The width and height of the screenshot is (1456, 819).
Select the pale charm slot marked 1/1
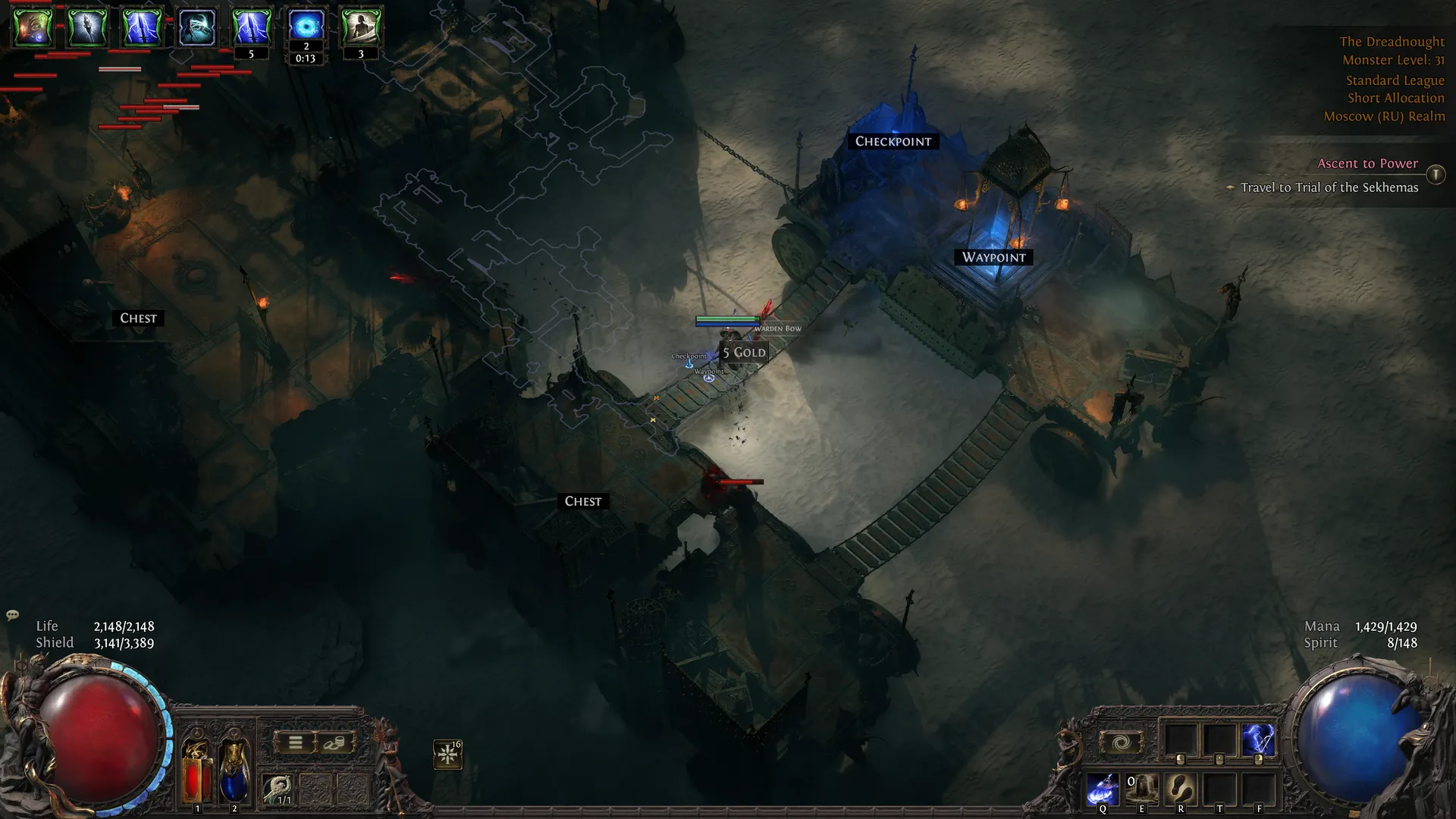278,789
